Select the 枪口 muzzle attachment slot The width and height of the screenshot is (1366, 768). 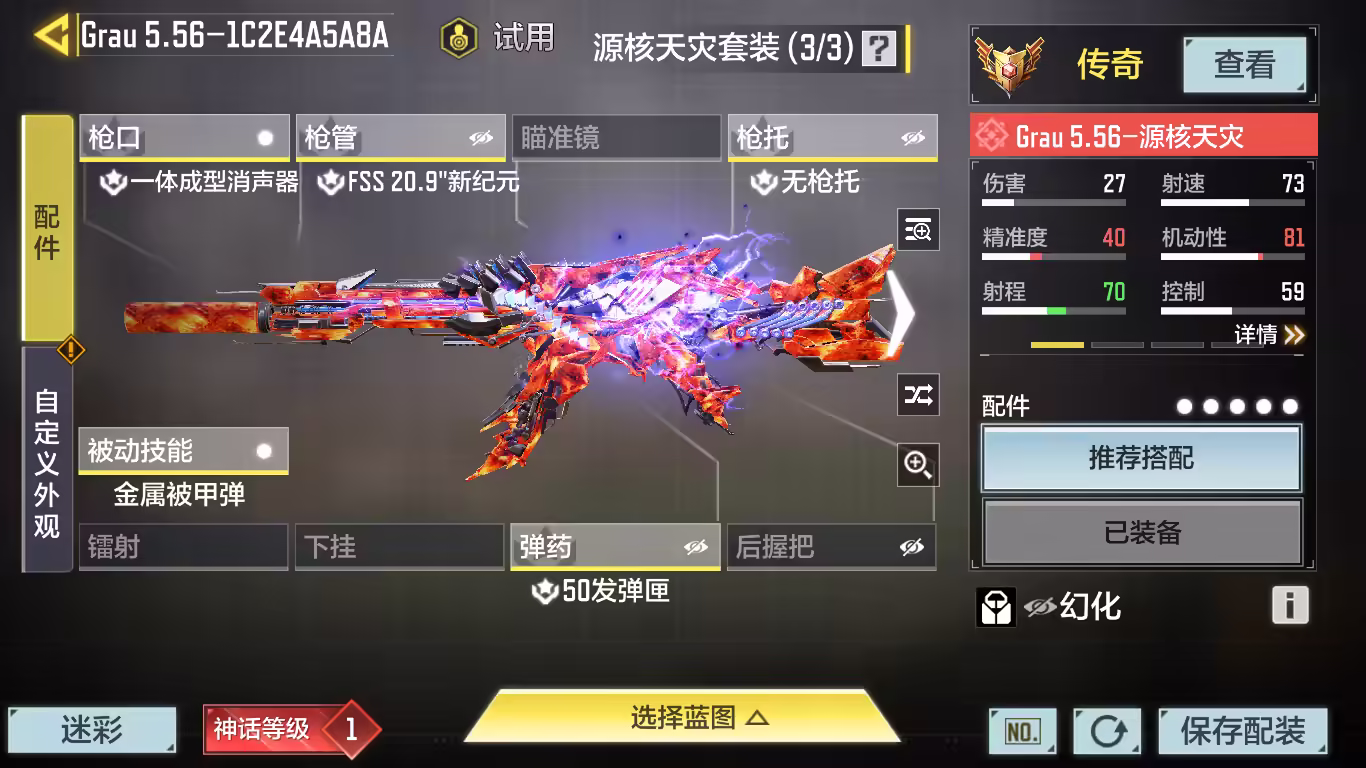pos(184,138)
